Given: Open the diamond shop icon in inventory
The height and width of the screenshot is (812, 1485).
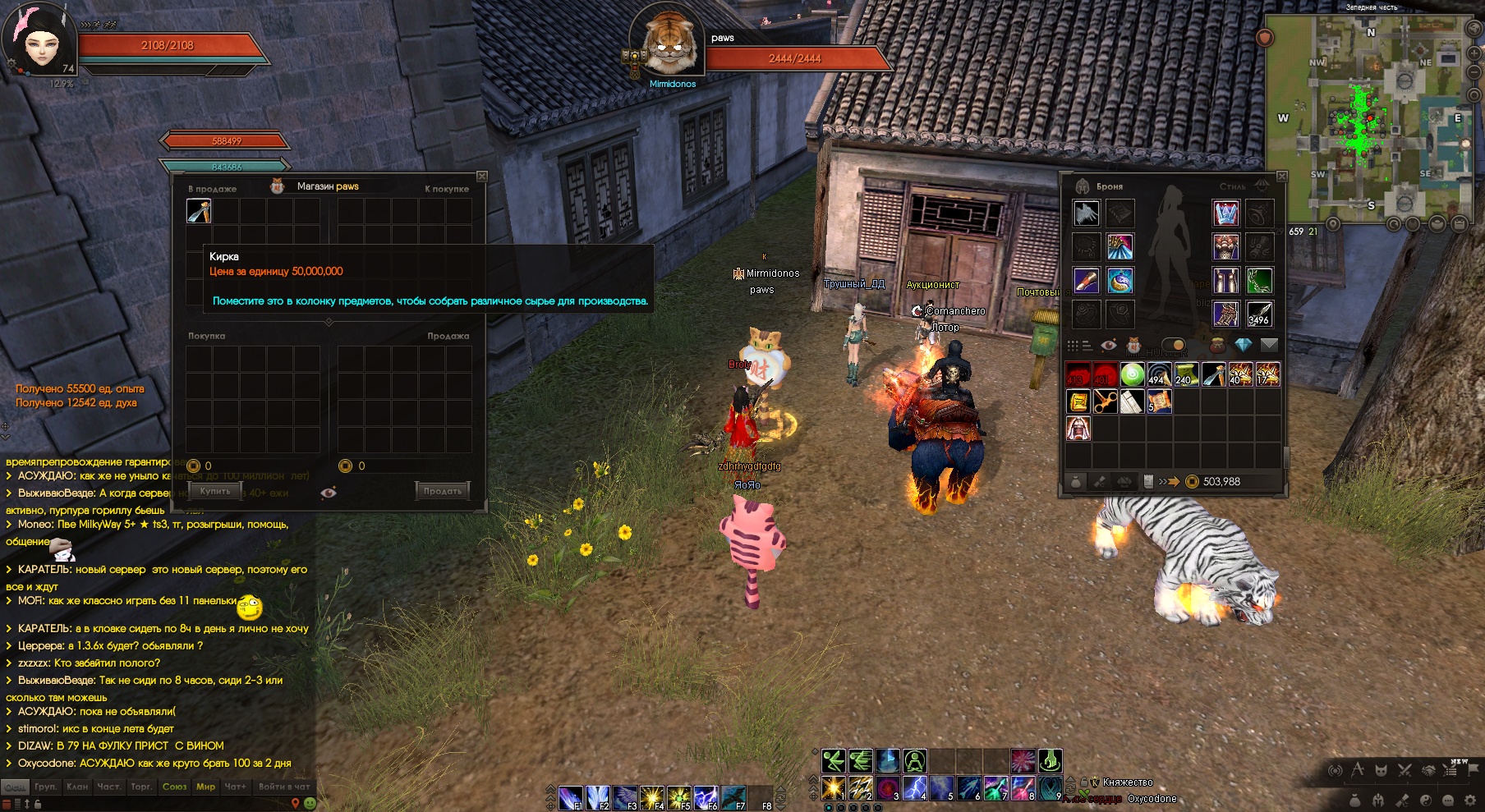Looking at the screenshot, I should click(x=1243, y=345).
